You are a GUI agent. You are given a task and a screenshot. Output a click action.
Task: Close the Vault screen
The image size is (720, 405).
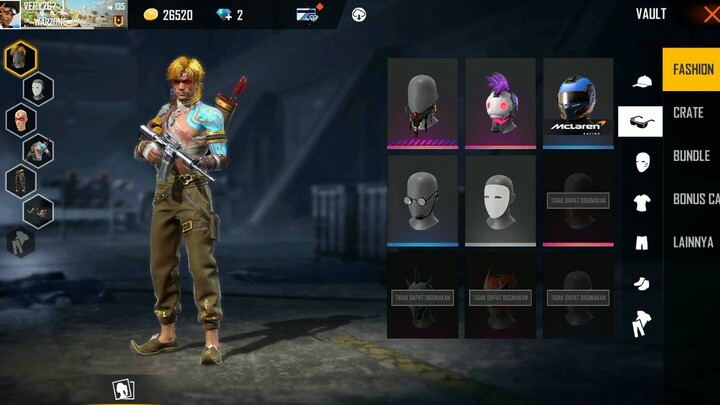point(711,14)
